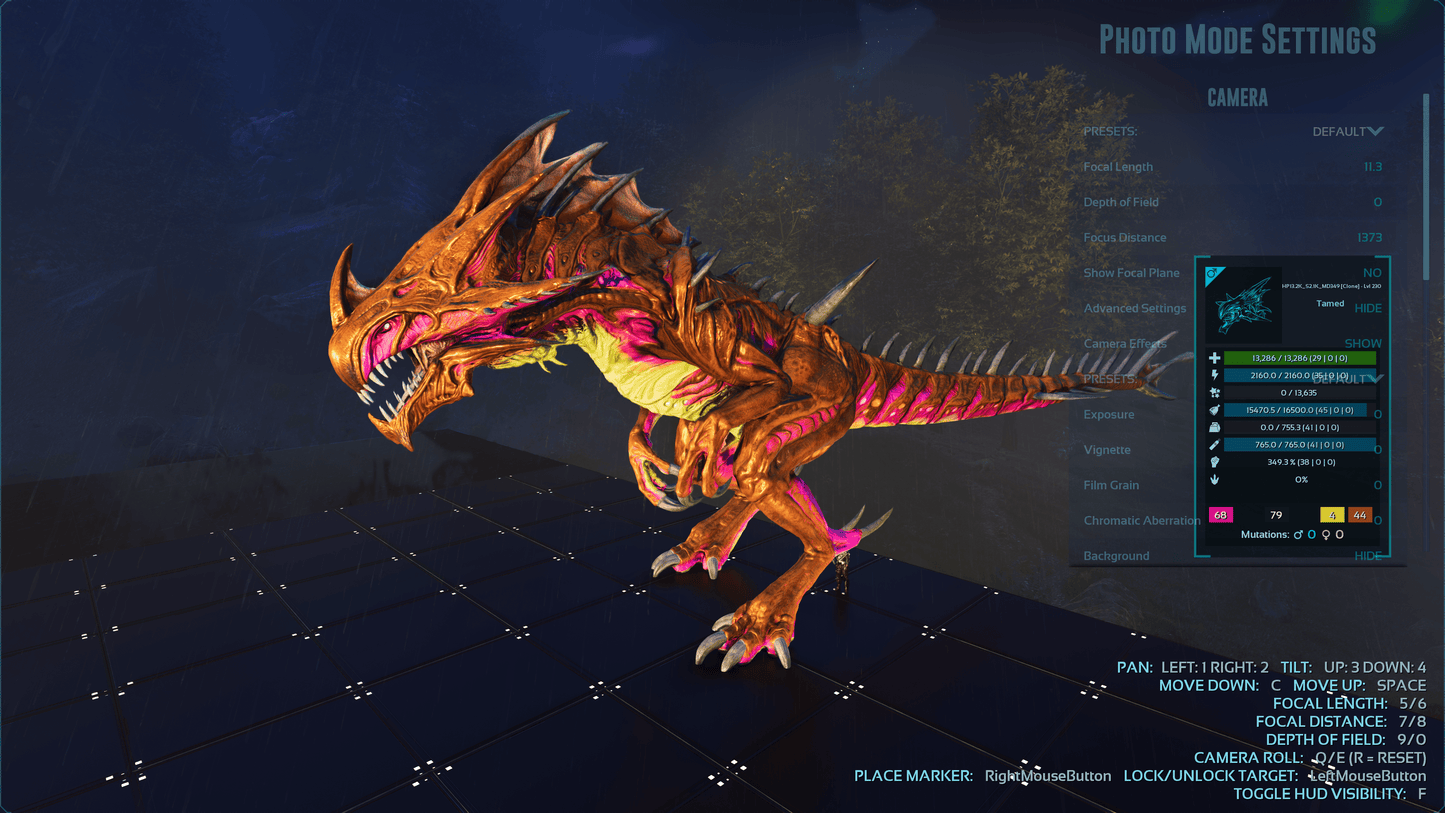Select the Exposure setting

tap(1109, 415)
